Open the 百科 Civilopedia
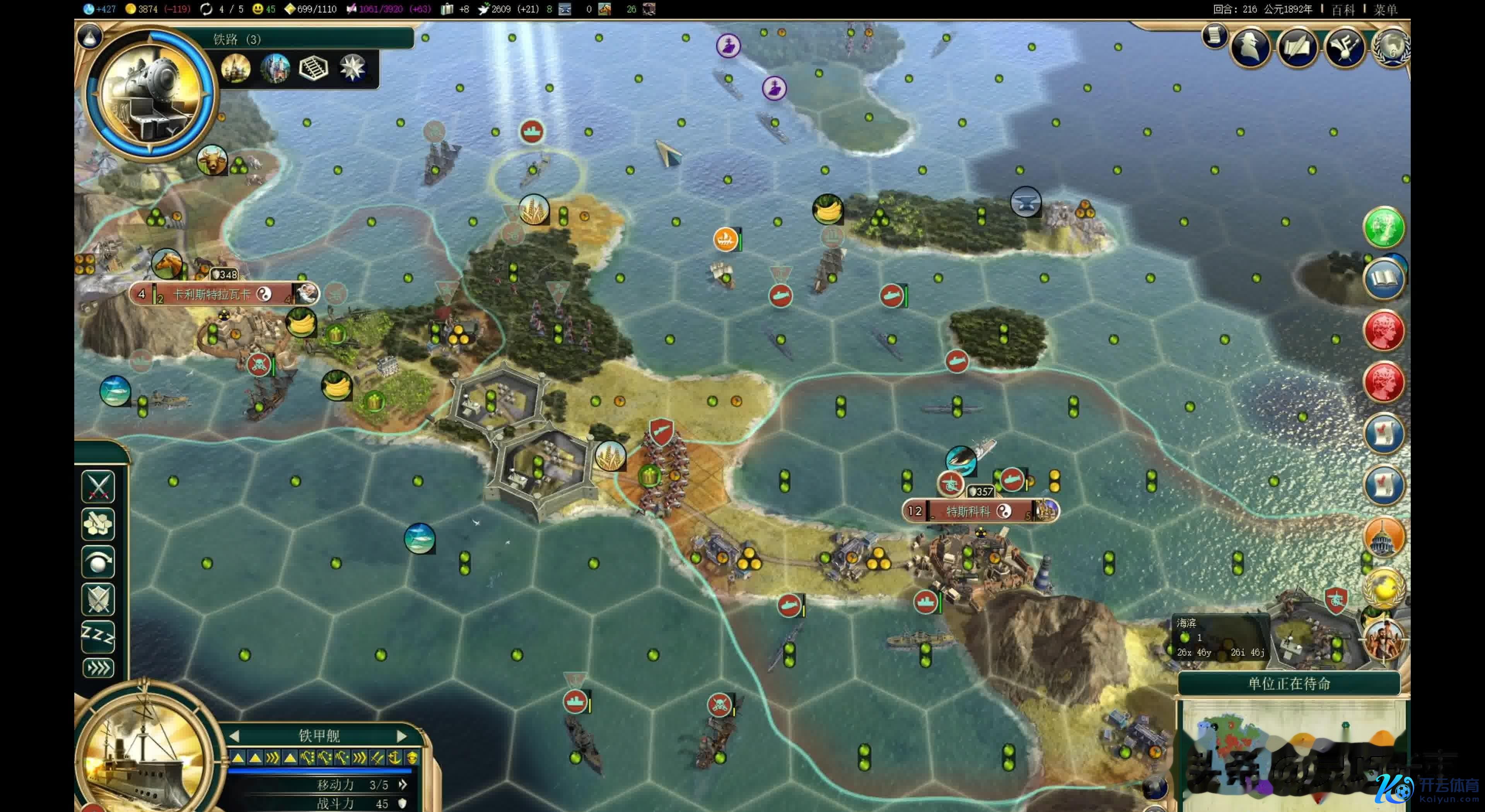This screenshot has width=1485, height=812. pyautogui.click(x=1343, y=10)
